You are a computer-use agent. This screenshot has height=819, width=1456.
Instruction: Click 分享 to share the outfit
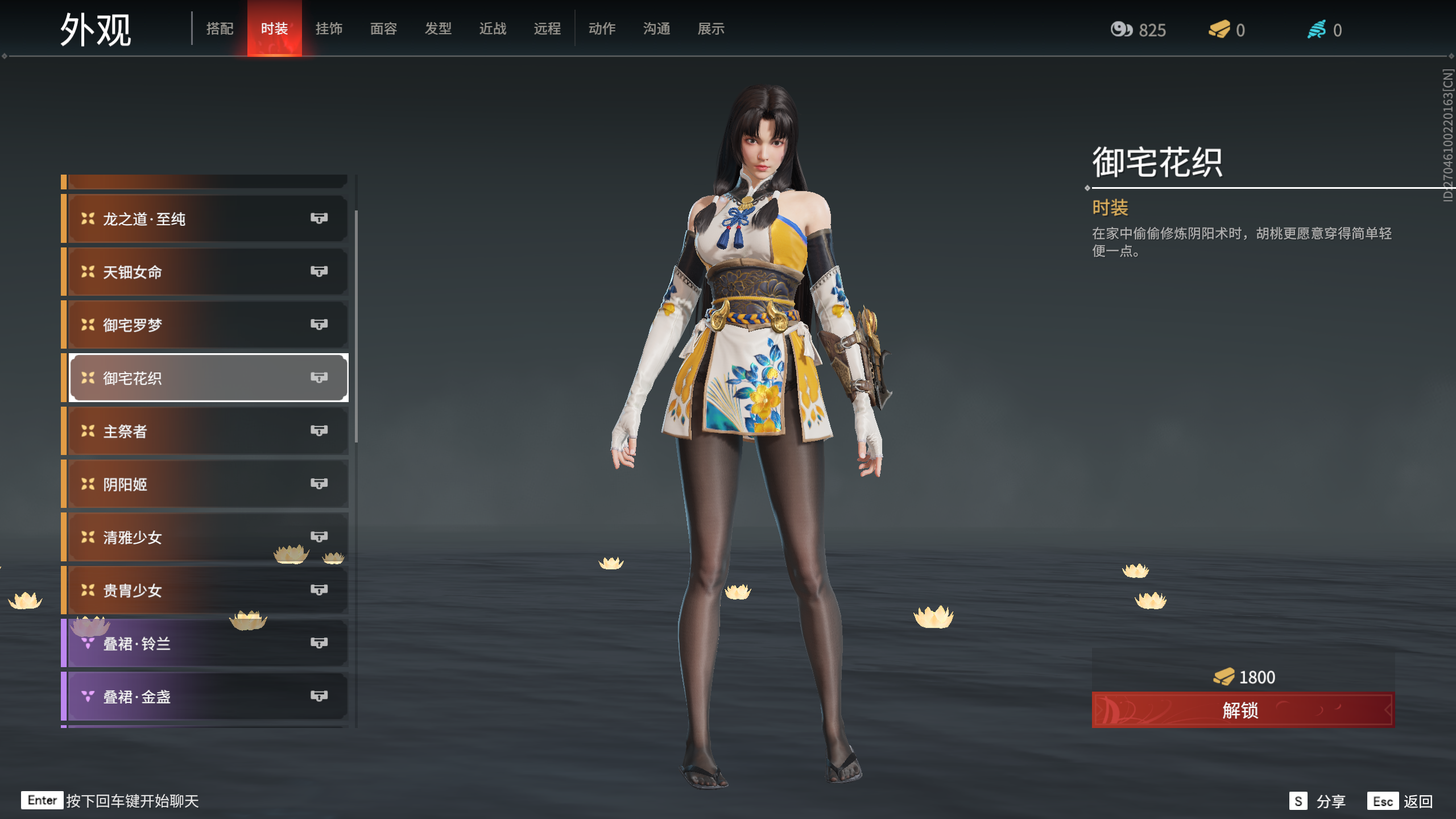[x=1330, y=801]
